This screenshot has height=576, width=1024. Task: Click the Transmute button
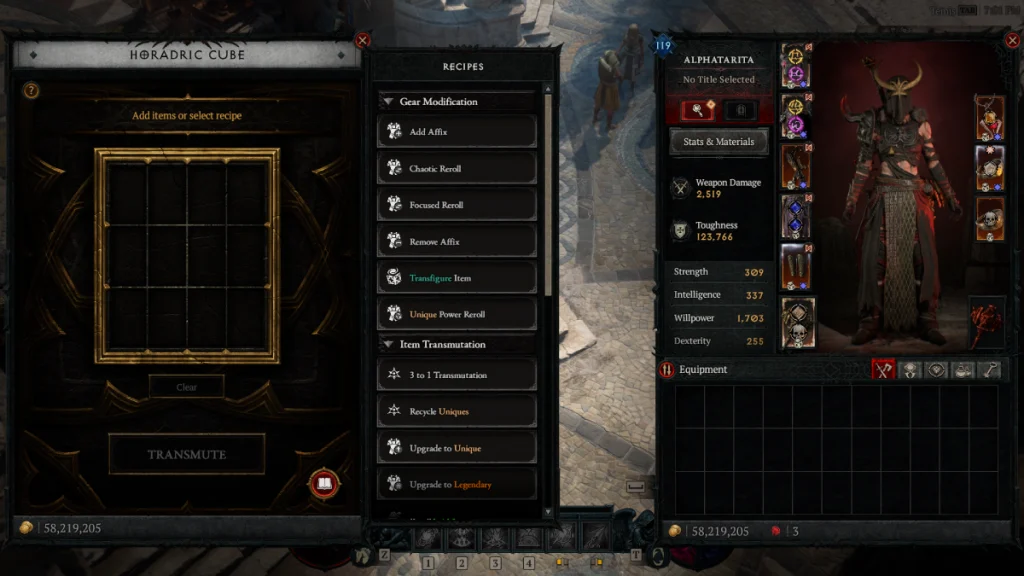click(x=187, y=454)
